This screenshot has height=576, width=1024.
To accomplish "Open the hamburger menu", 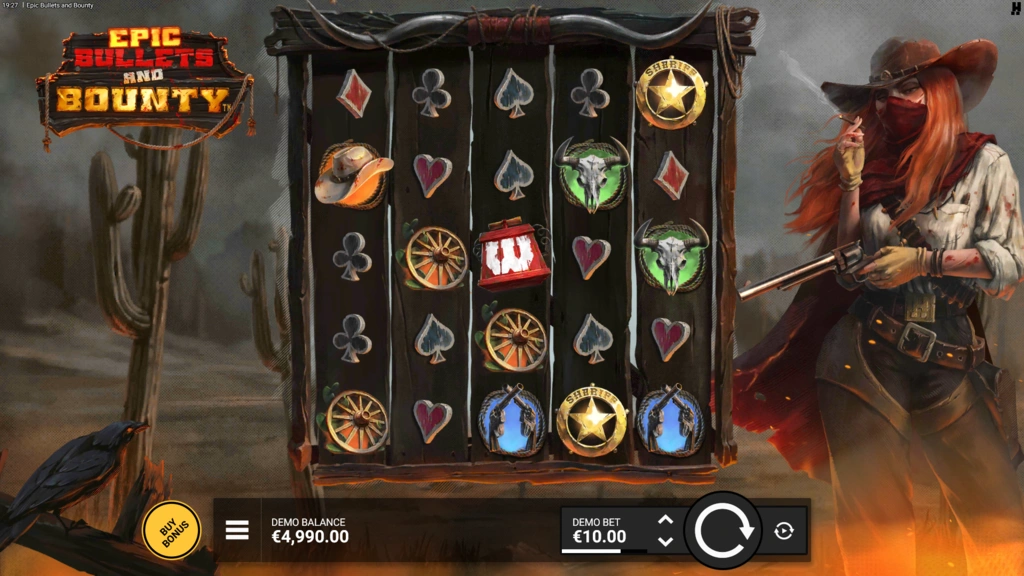I will click(237, 529).
